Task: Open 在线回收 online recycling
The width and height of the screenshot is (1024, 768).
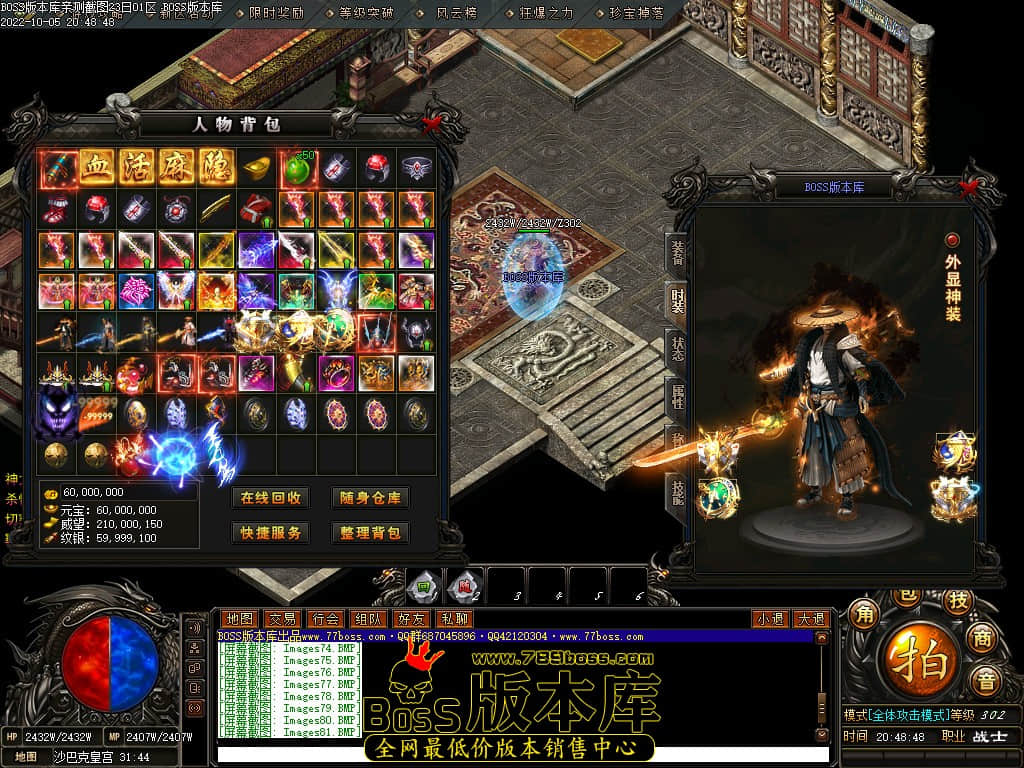Action: pyautogui.click(x=270, y=498)
